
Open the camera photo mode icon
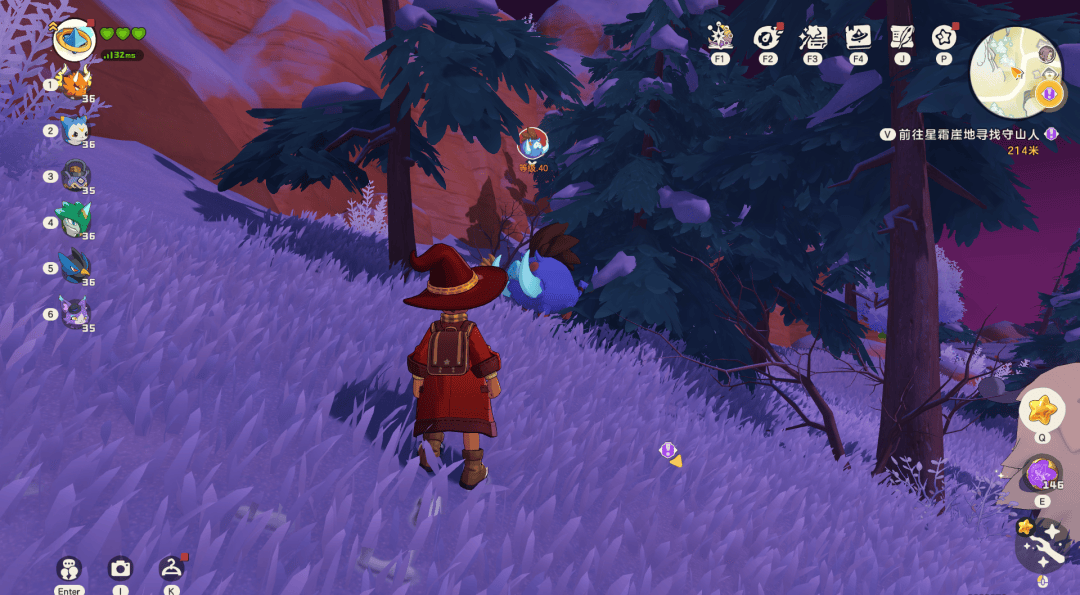pos(120,568)
